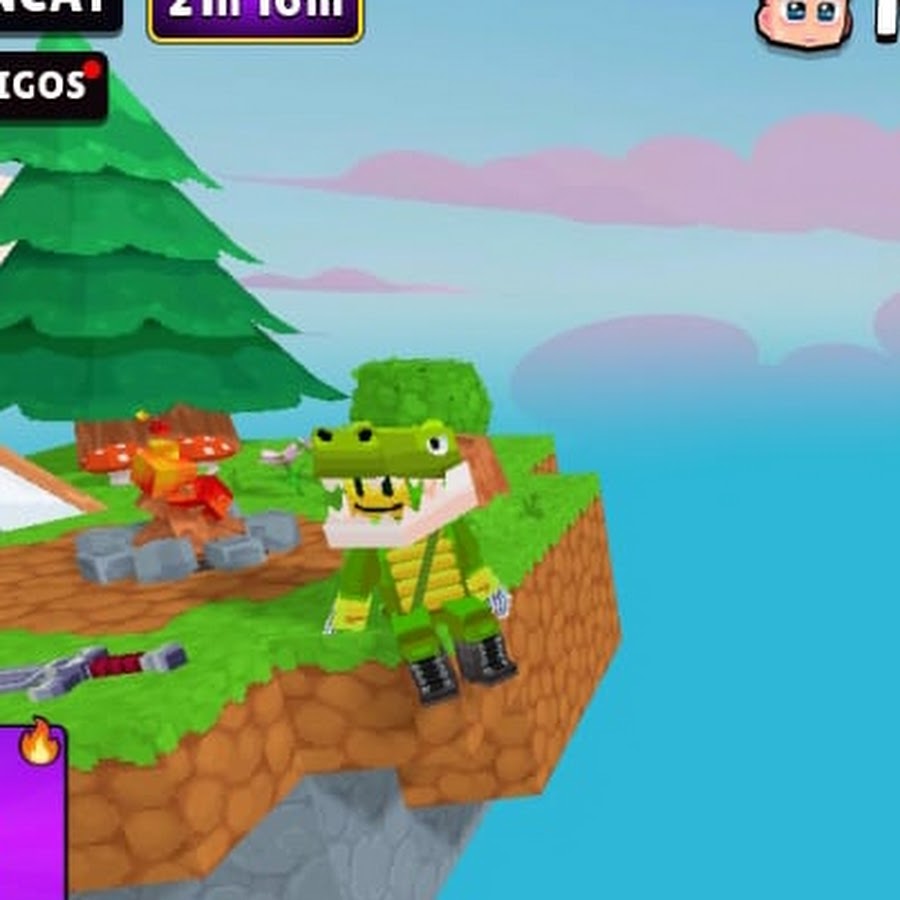This screenshot has height=900, width=900.
Task: Open the purple panel with flame badge
Action: [32, 812]
